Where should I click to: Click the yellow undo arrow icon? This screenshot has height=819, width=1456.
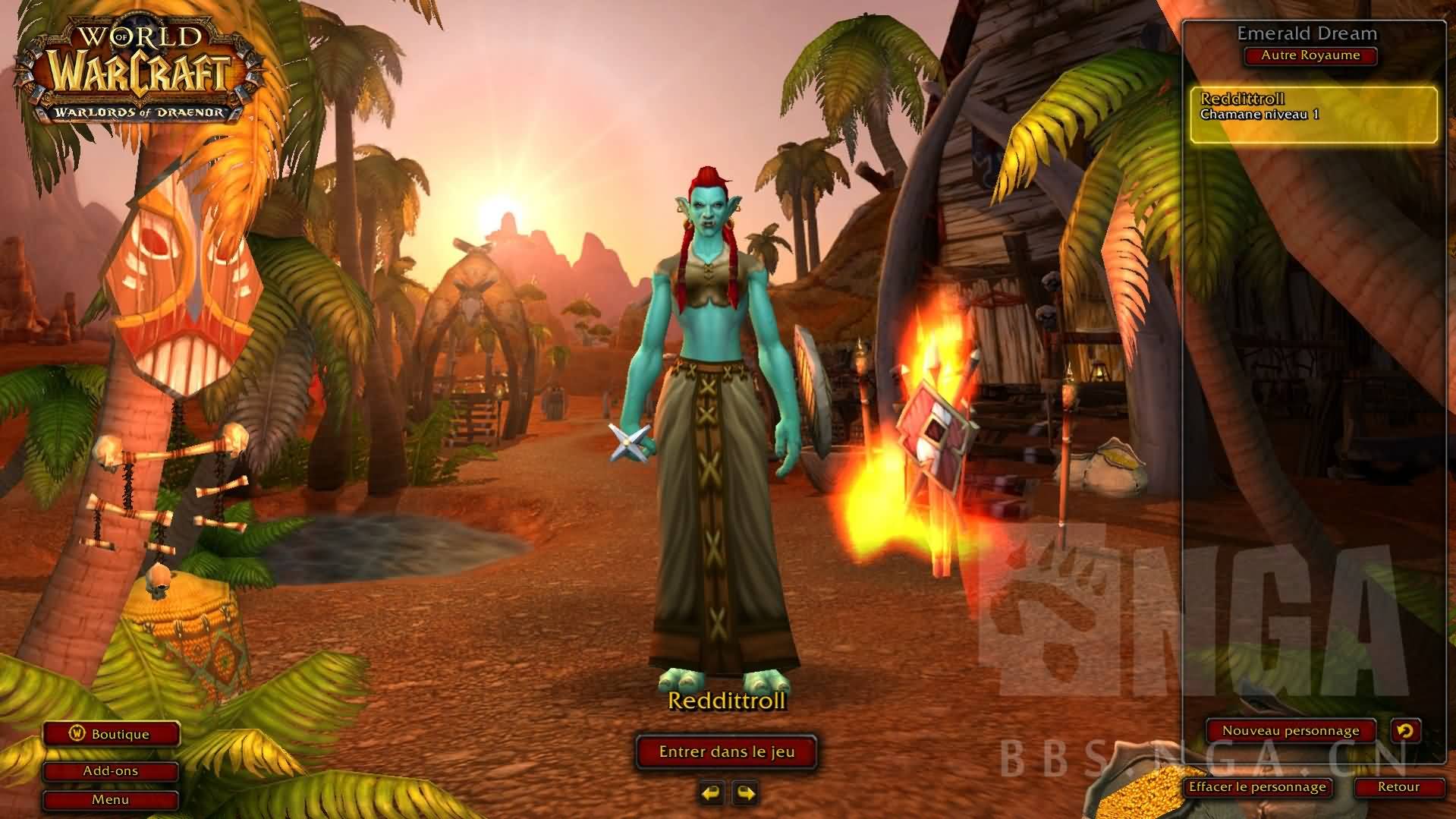(1405, 731)
